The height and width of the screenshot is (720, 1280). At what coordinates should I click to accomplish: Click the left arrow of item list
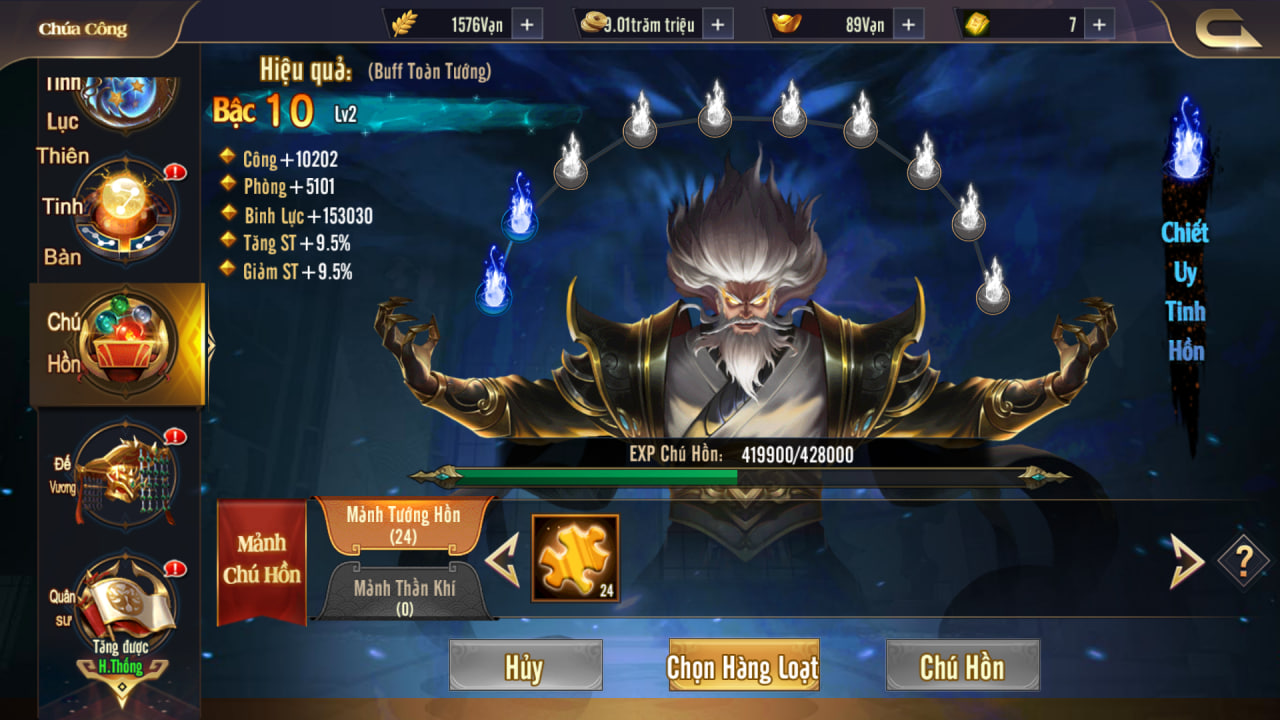coord(502,561)
